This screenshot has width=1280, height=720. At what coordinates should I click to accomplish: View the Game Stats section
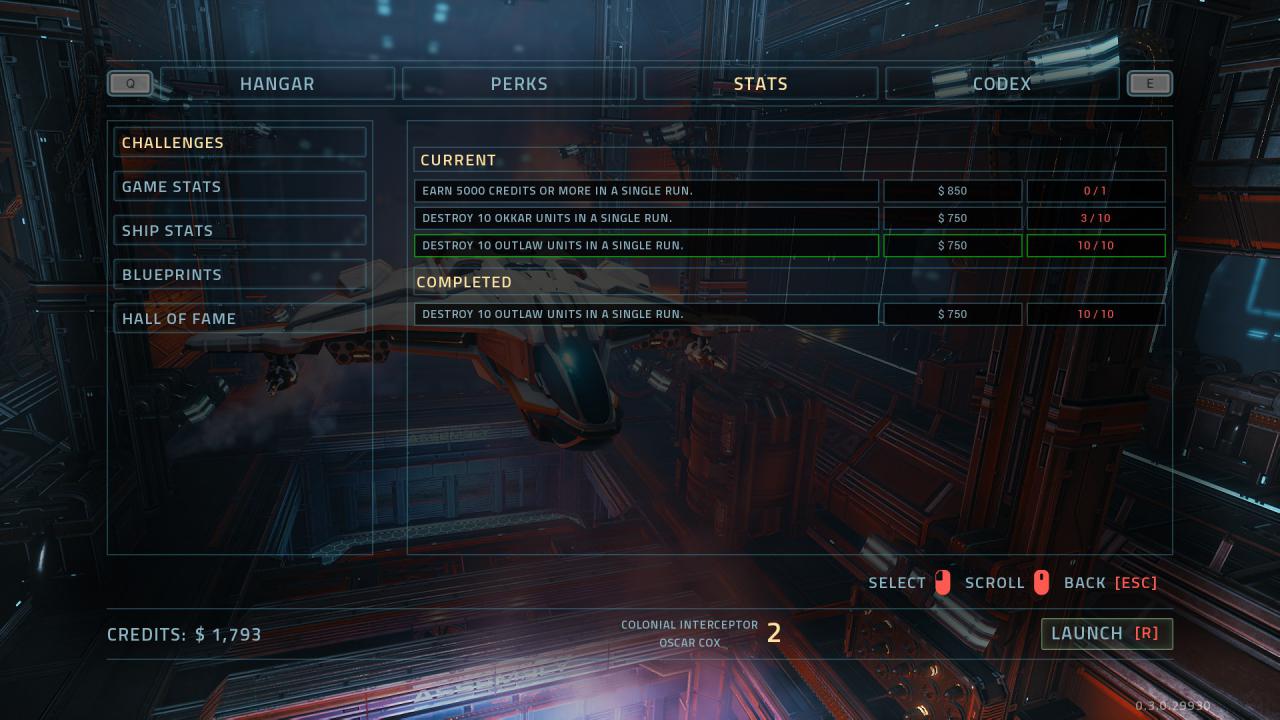tap(240, 187)
